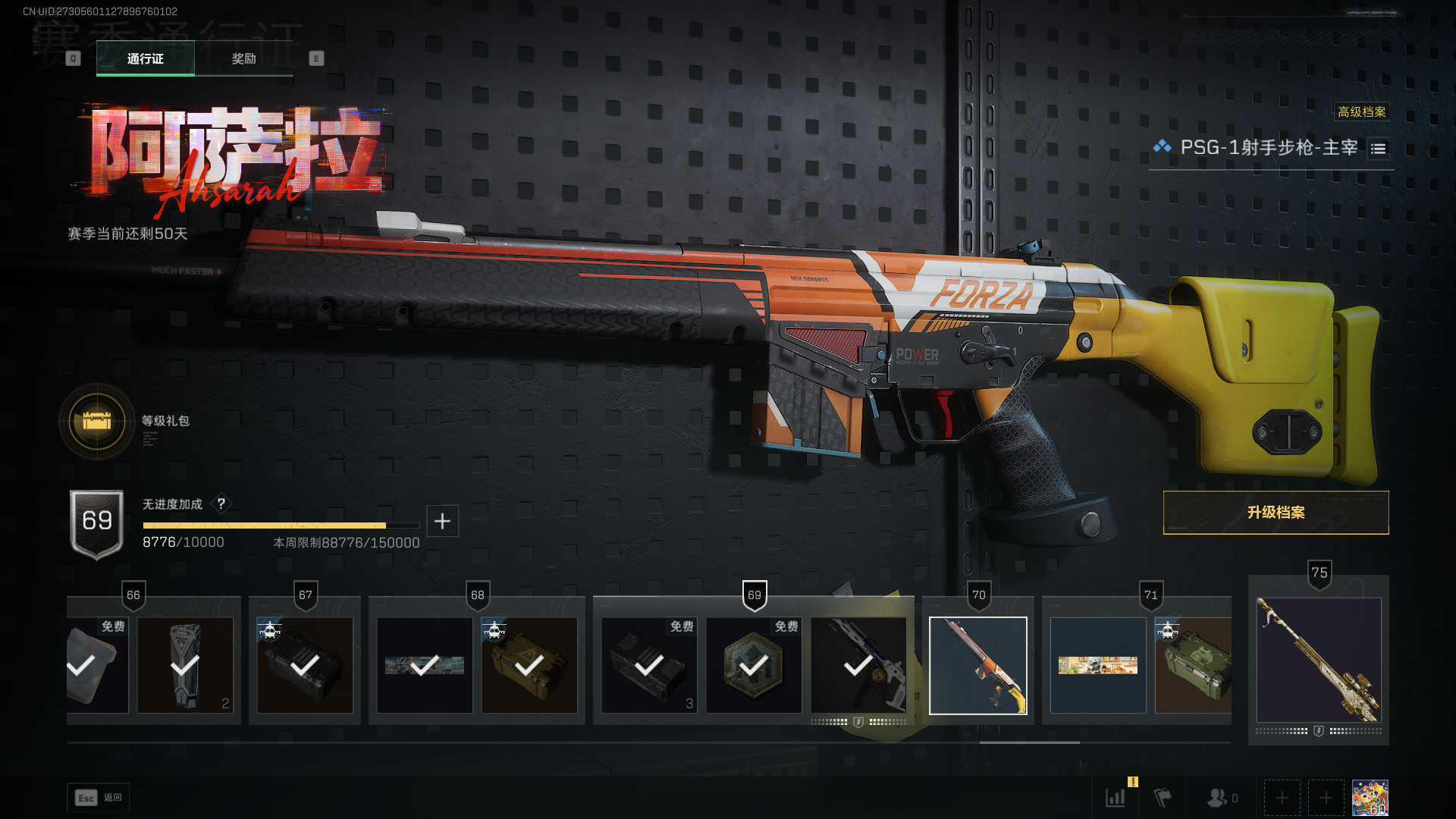Select the level 71 green crate reward
Screen dimensions: 1456x819
(1193, 665)
